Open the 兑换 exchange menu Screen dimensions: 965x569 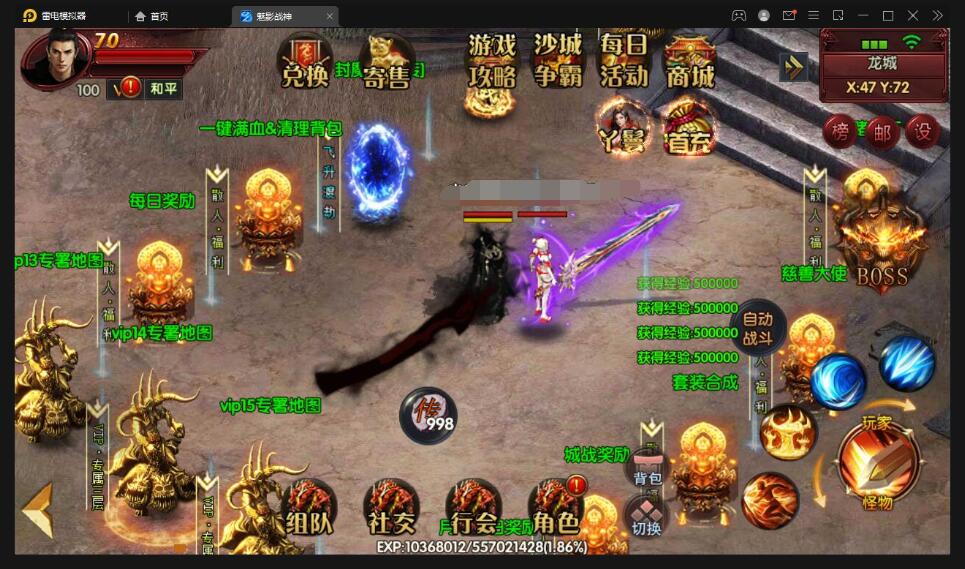point(305,62)
